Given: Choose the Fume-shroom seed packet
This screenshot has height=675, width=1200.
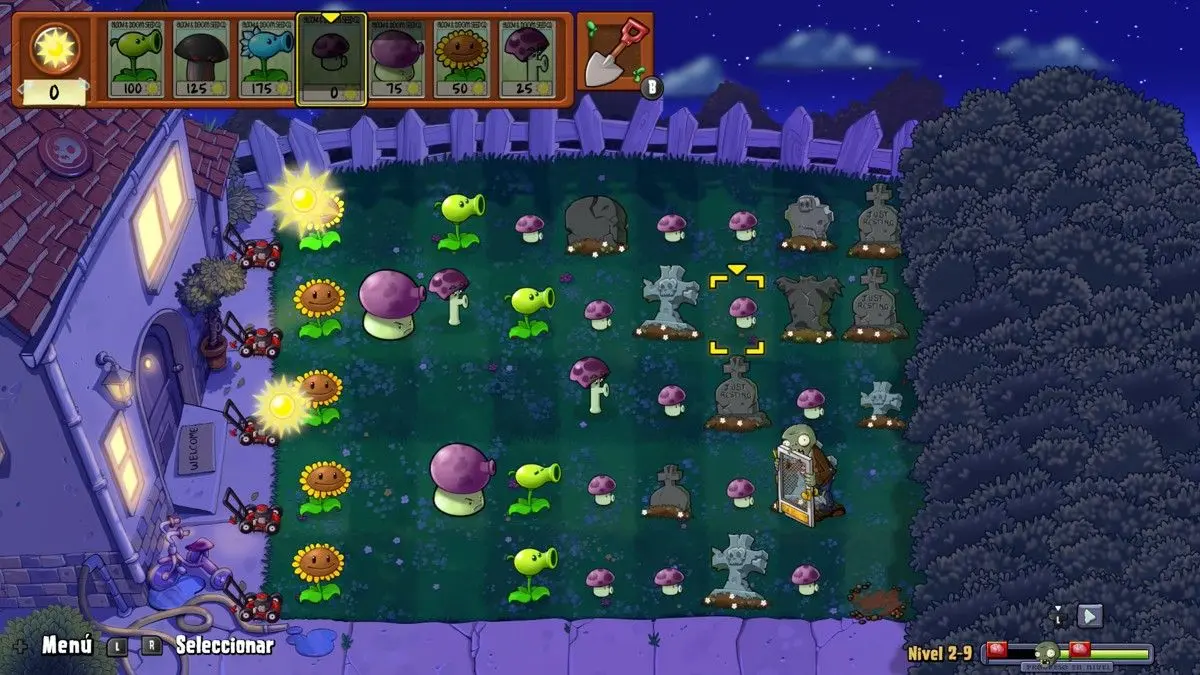Looking at the screenshot, I should tap(397, 58).
